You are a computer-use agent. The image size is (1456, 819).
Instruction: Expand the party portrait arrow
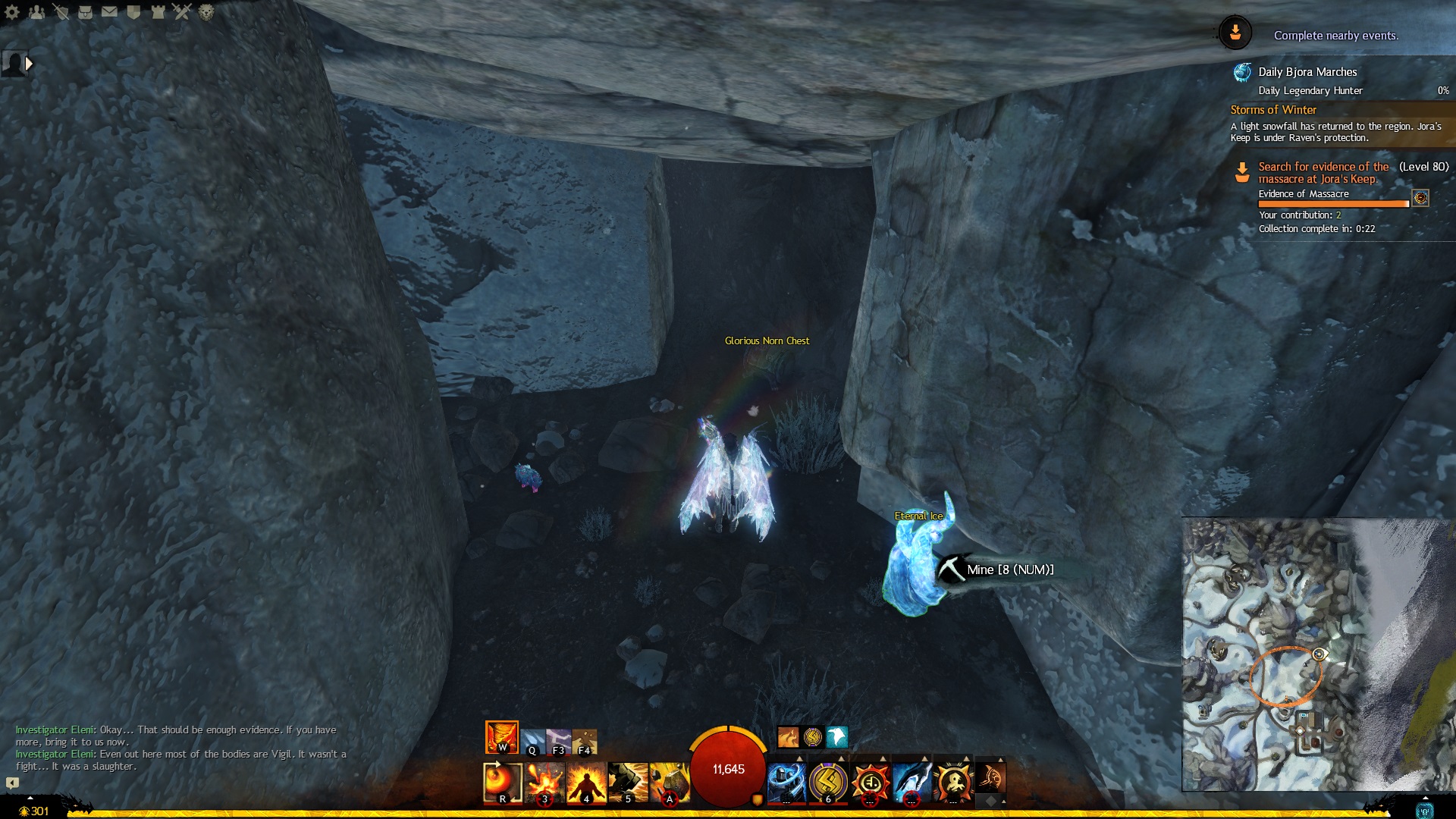(x=29, y=64)
